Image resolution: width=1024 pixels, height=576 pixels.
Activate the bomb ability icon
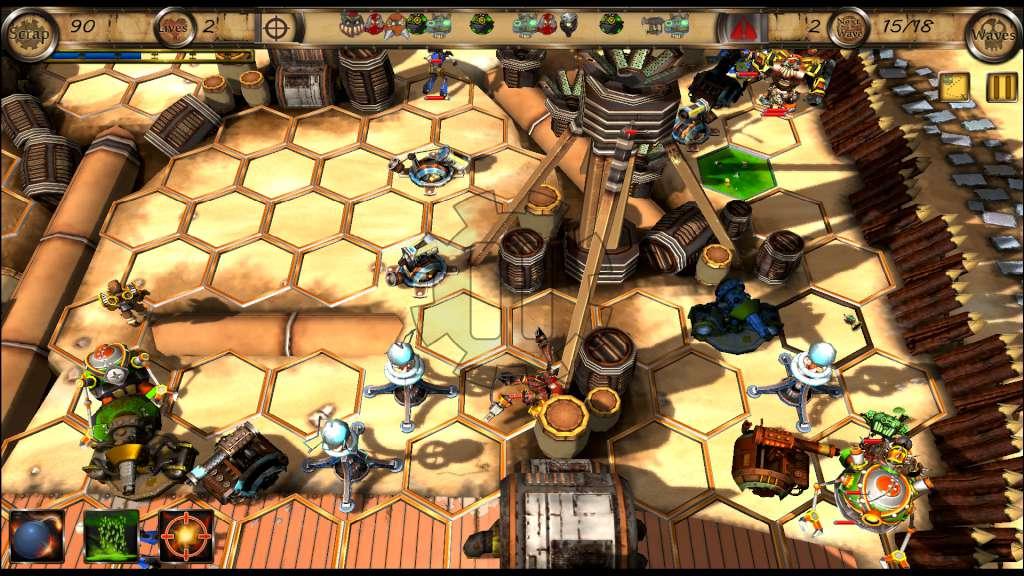pyautogui.click(x=37, y=535)
